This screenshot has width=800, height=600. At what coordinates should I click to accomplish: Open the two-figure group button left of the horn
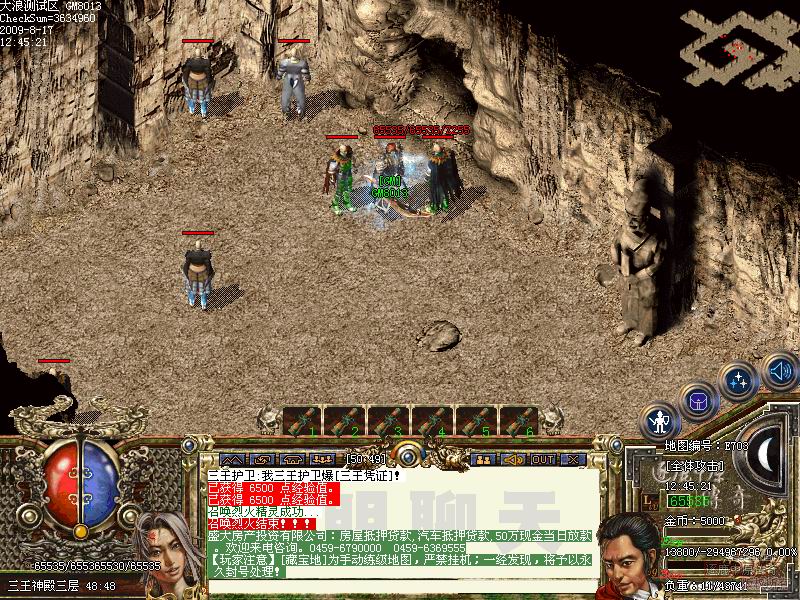point(484,459)
